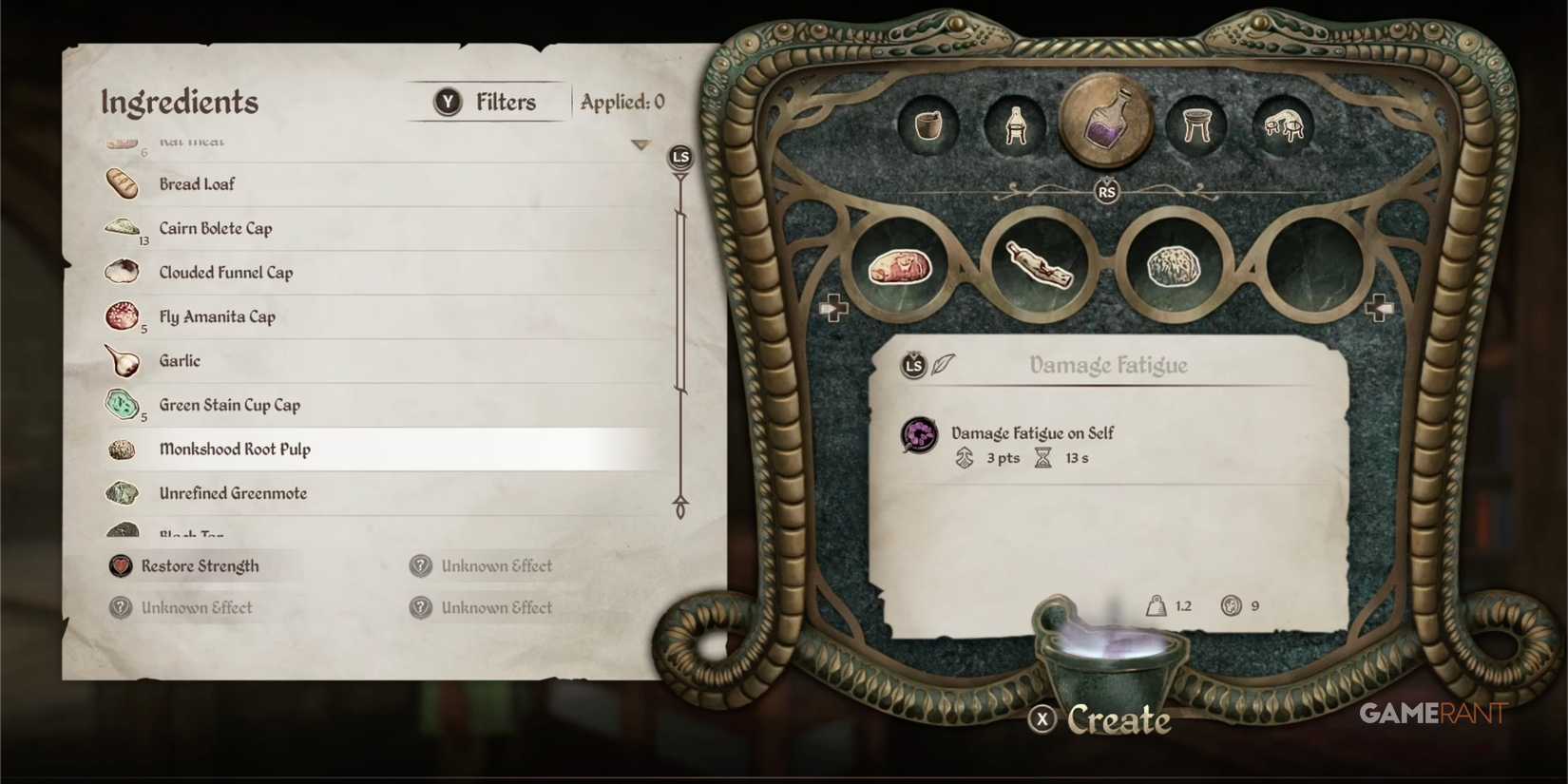
Task: Click the left plus arrow to add ingredient slot
Action: [834, 307]
